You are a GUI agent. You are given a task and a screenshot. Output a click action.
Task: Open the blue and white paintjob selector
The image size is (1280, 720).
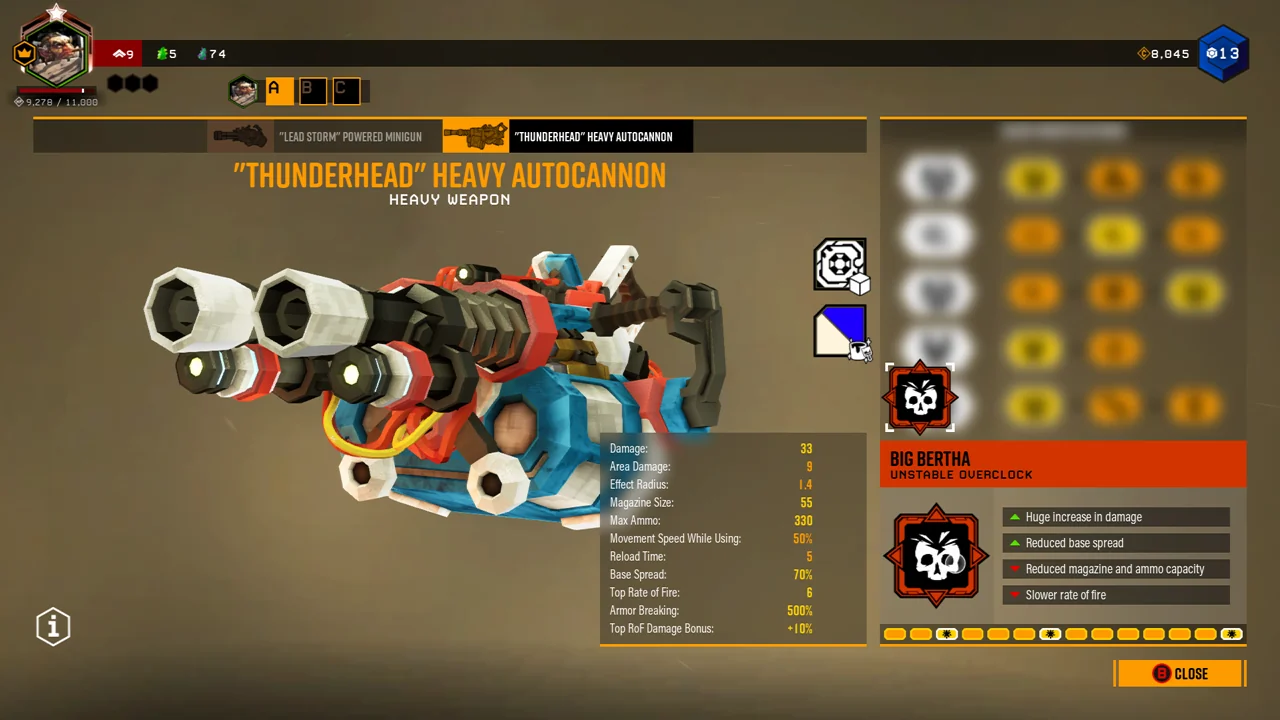840,331
